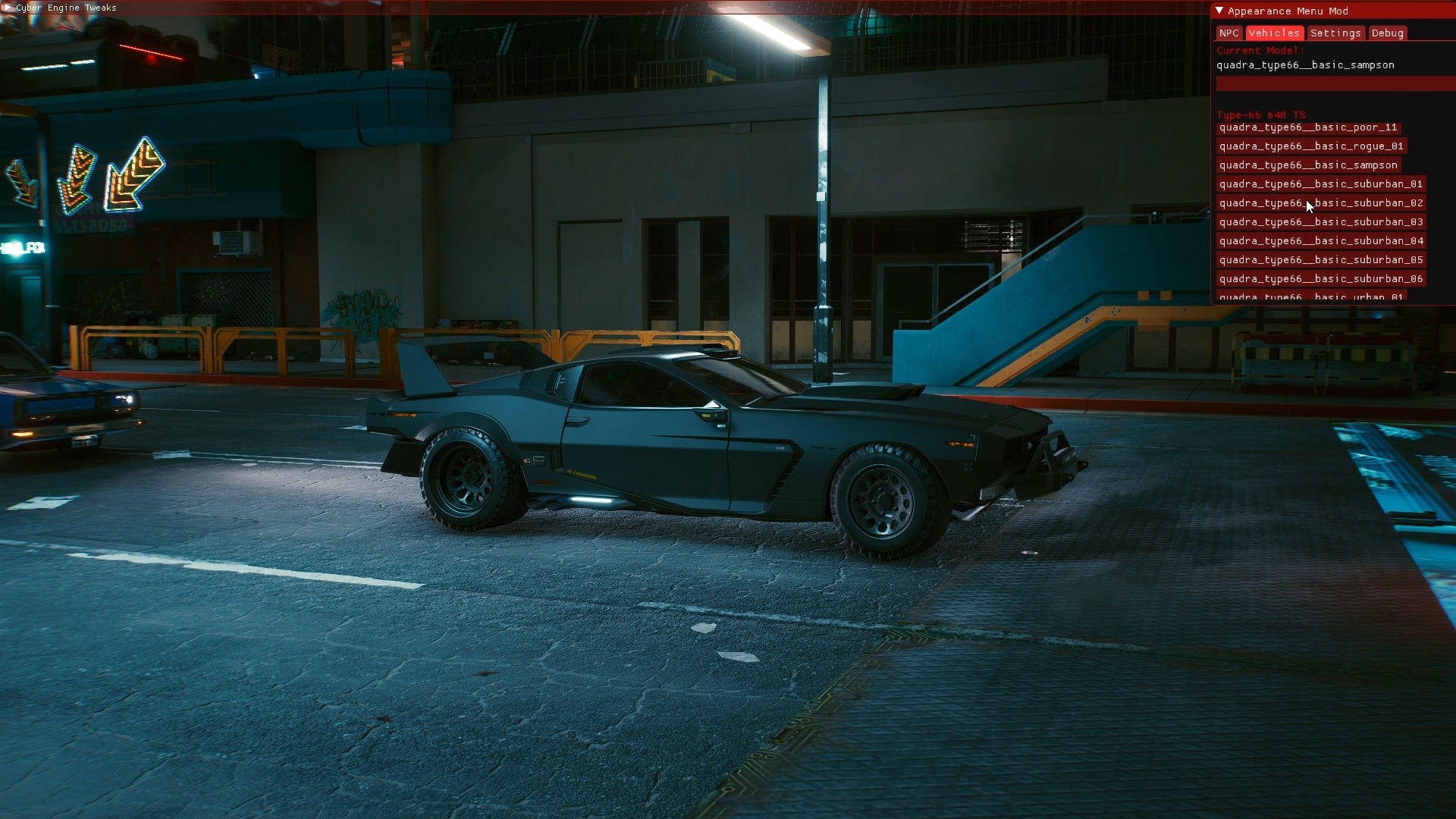This screenshot has height=819, width=1456.
Task: Switch to the Settings tab
Action: click(x=1335, y=33)
